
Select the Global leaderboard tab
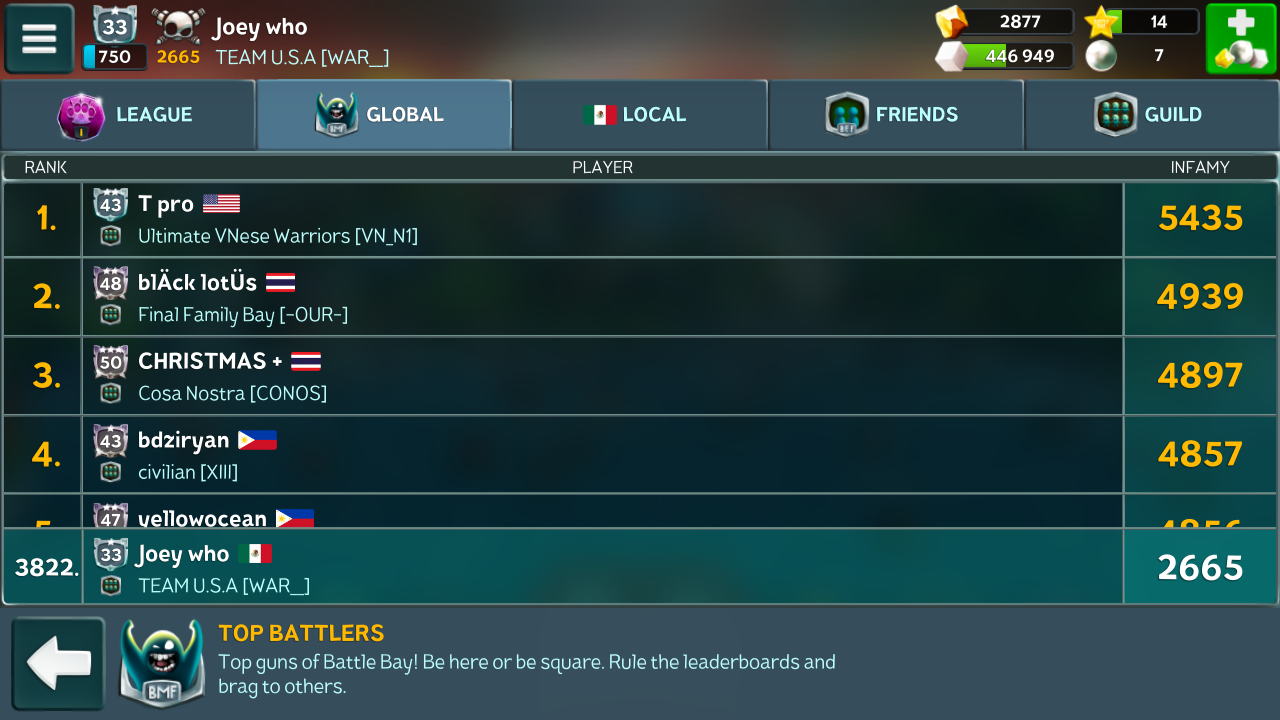click(x=384, y=115)
